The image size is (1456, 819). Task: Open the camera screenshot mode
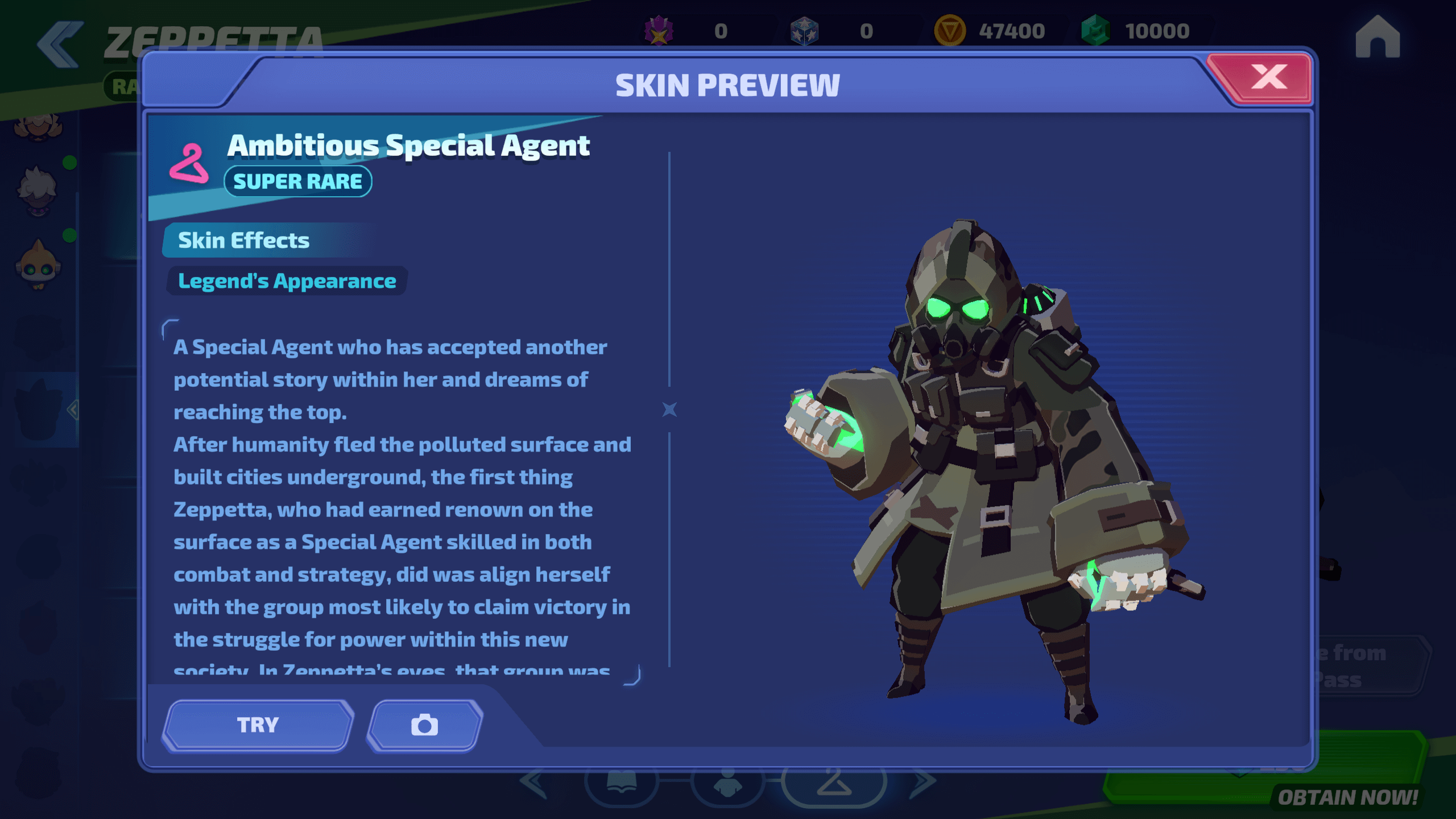424,725
